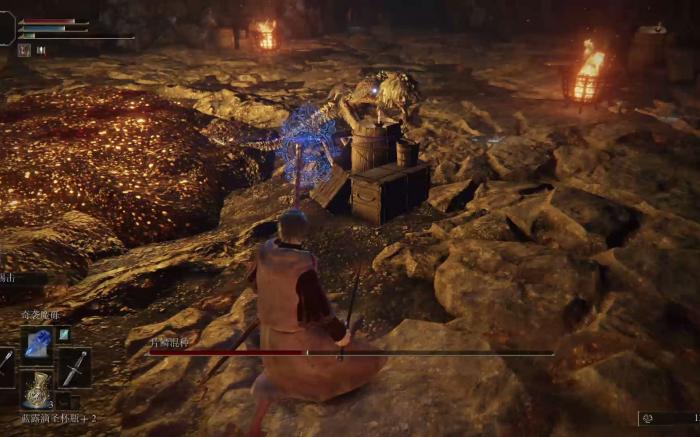Click the sword in the right-hand weapon slot
The image size is (700, 437).
(x=74, y=368)
